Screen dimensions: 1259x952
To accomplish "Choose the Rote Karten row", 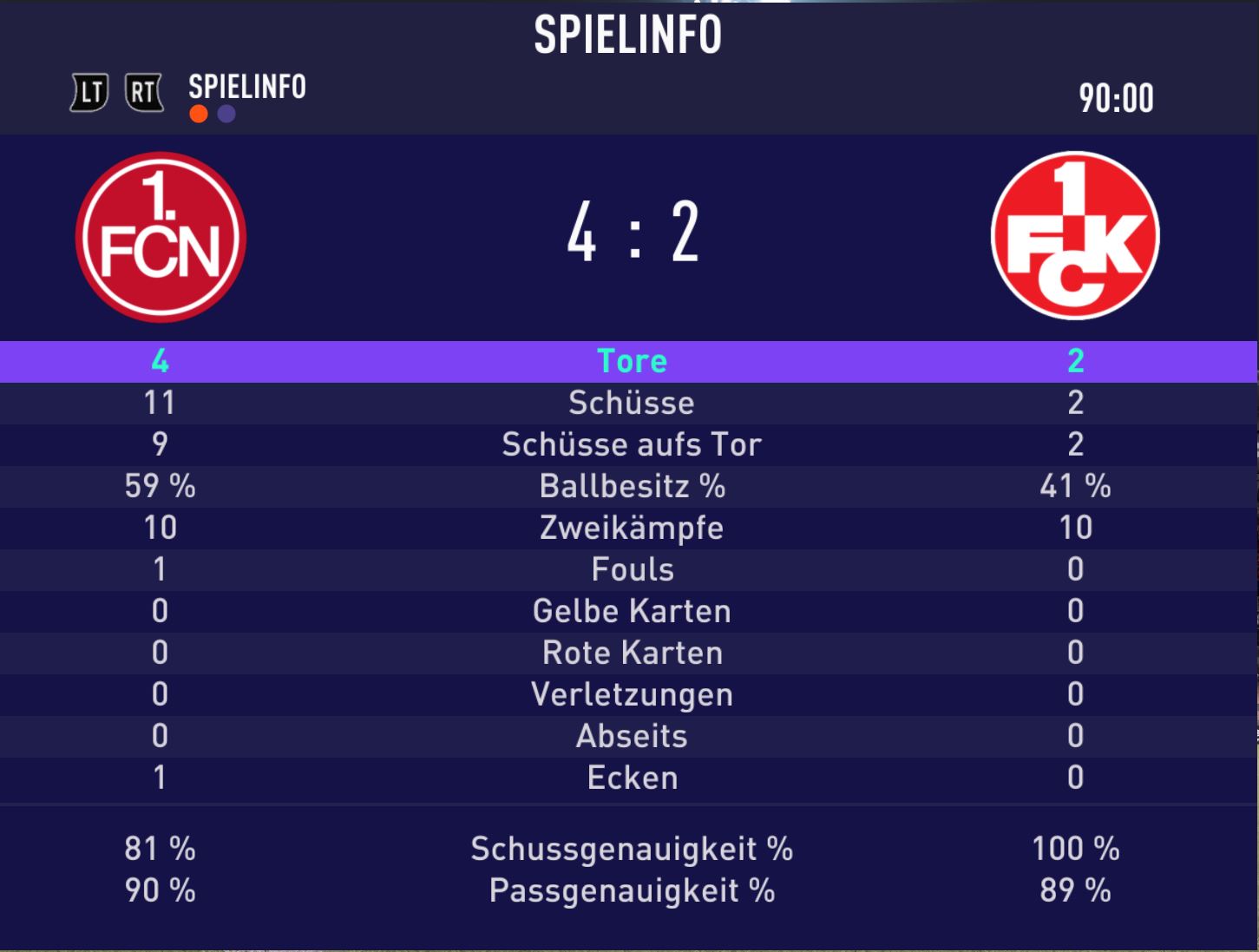I will pyautogui.click(x=631, y=653).
